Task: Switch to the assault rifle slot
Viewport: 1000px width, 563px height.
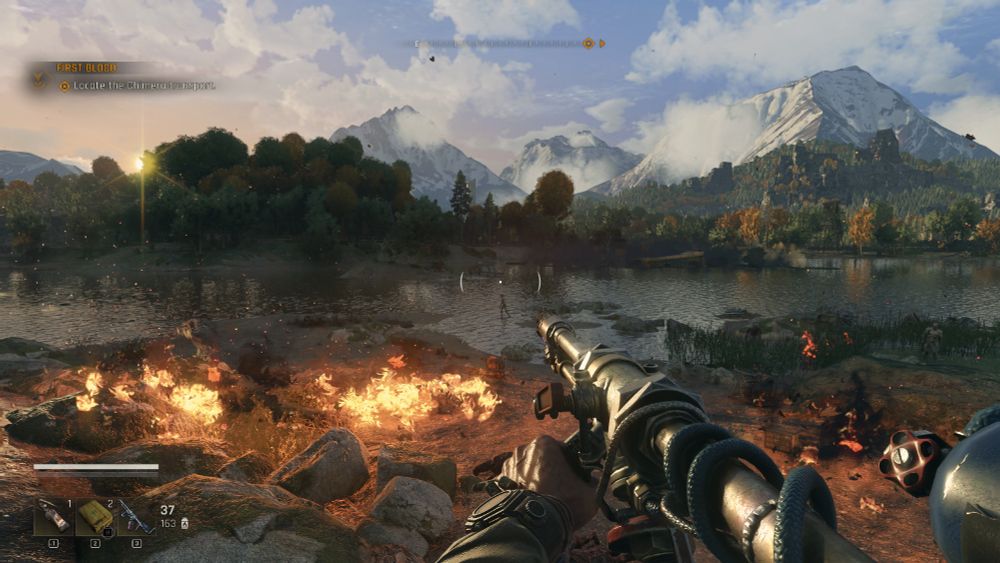Action: 135,517
